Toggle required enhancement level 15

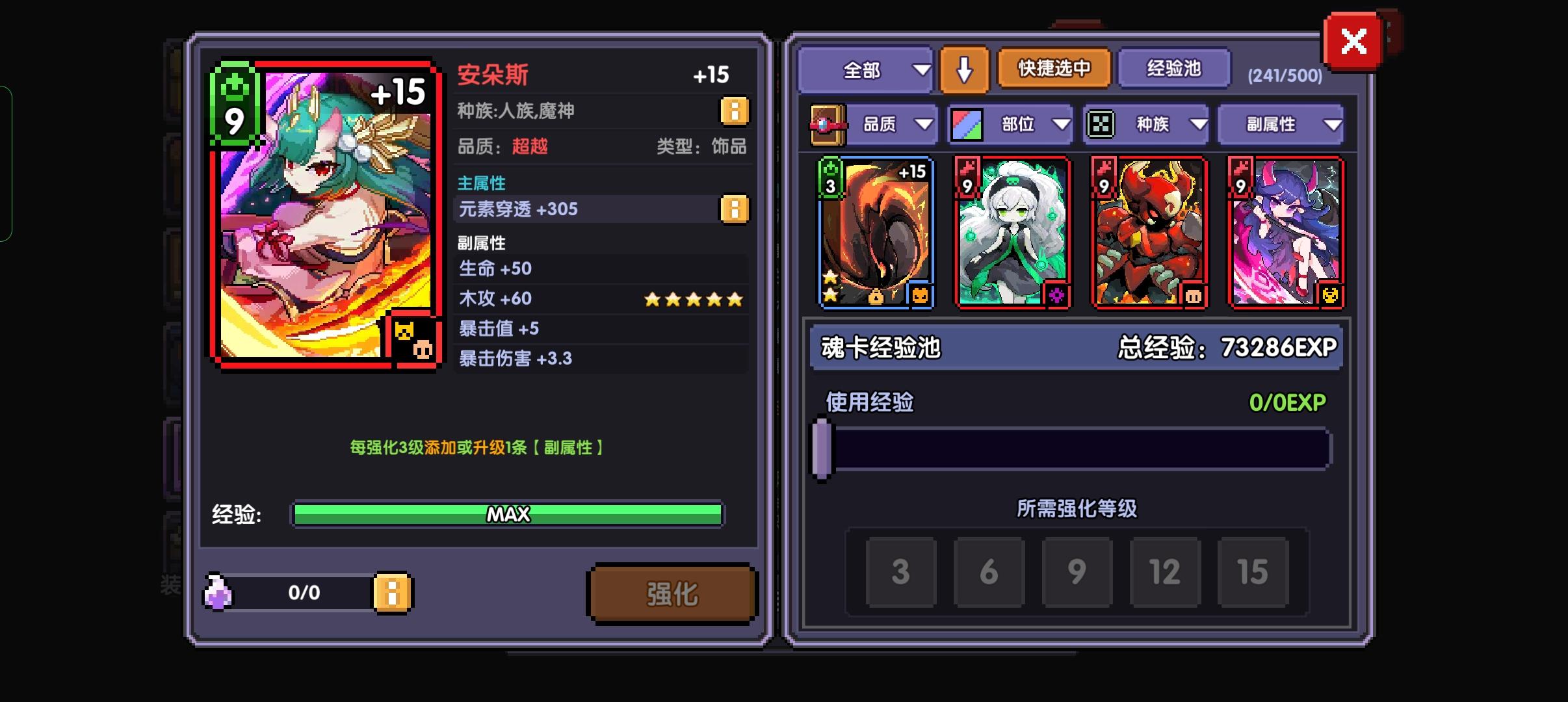point(1253,573)
